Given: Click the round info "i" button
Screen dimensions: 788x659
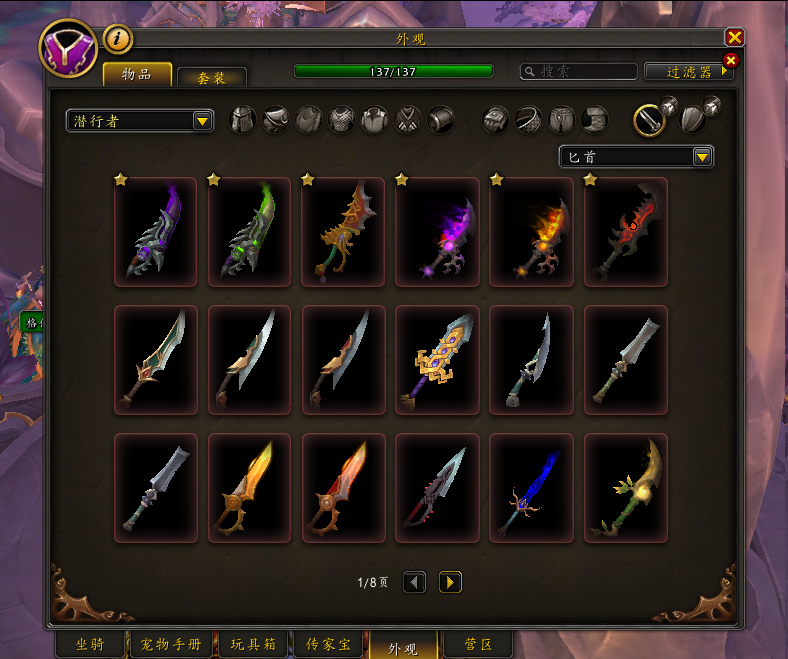Looking at the screenshot, I should click(x=118, y=39).
